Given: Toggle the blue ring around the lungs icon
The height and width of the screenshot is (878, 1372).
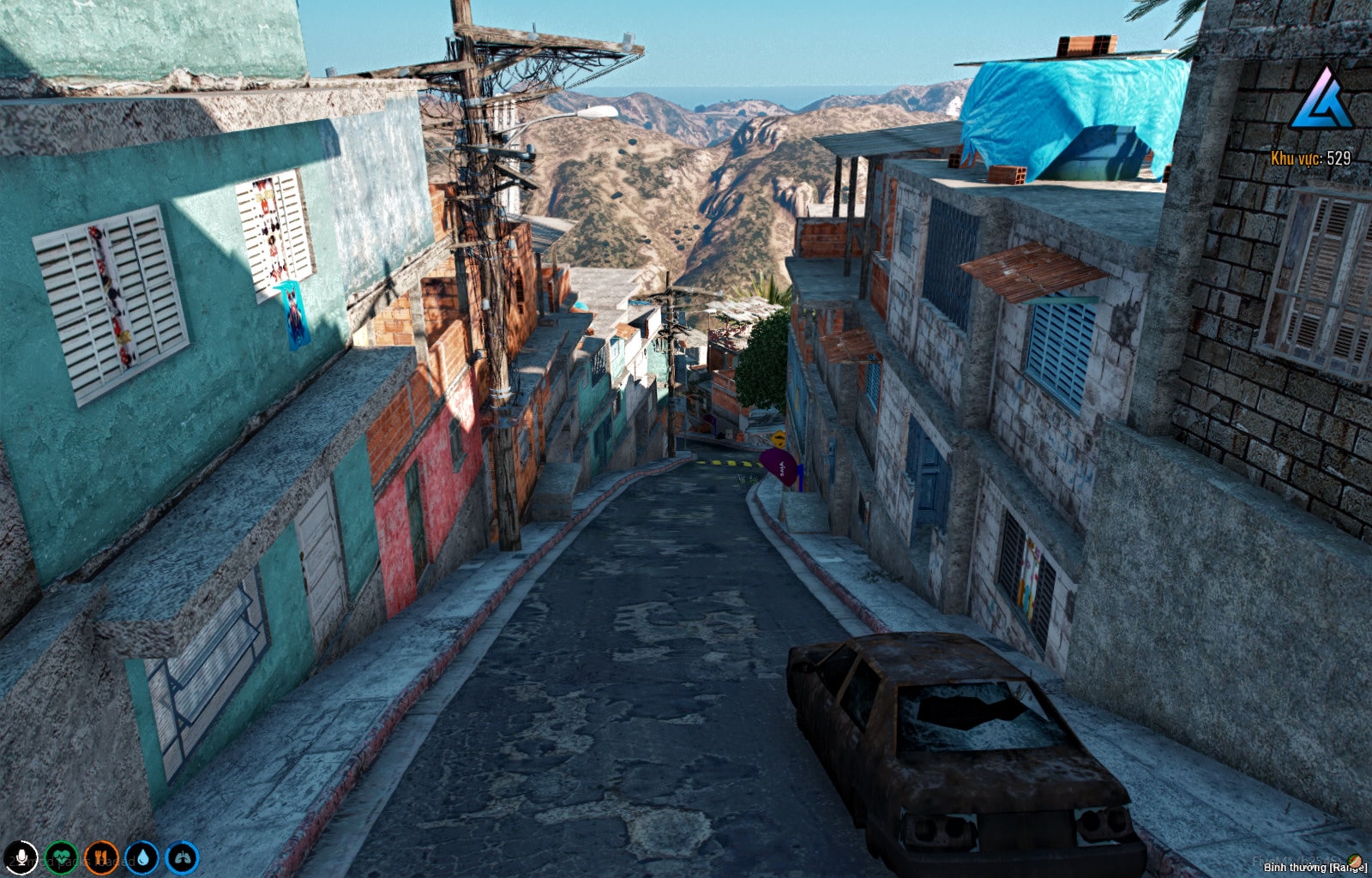Looking at the screenshot, I should pyautogui.click(x=182, y=840).
